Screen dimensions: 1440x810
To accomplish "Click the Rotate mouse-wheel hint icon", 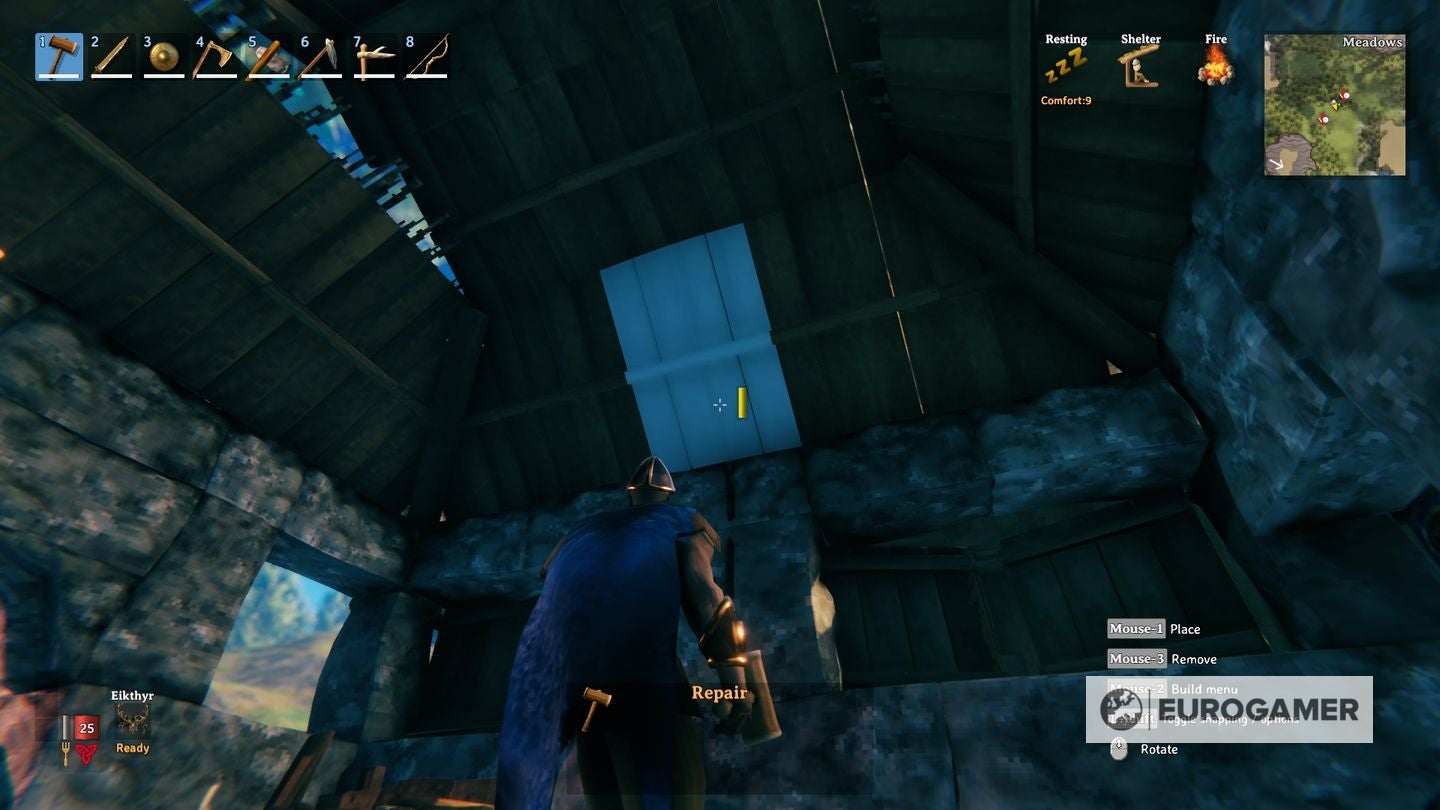I will point(1120,748).
